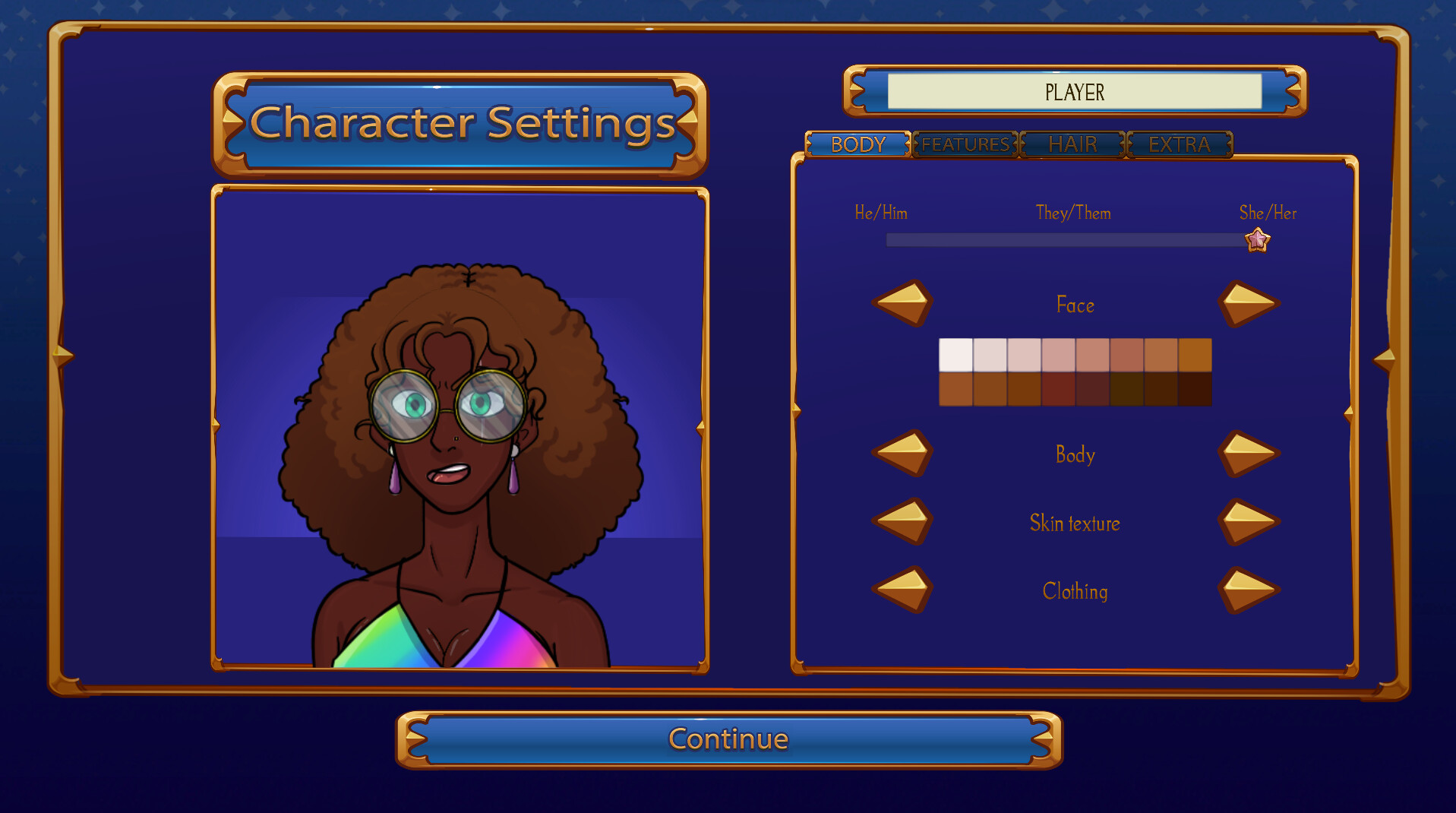The image size is (1456, 813).
Task: Click the right Face arrow
Action: tap(1249, 303)
